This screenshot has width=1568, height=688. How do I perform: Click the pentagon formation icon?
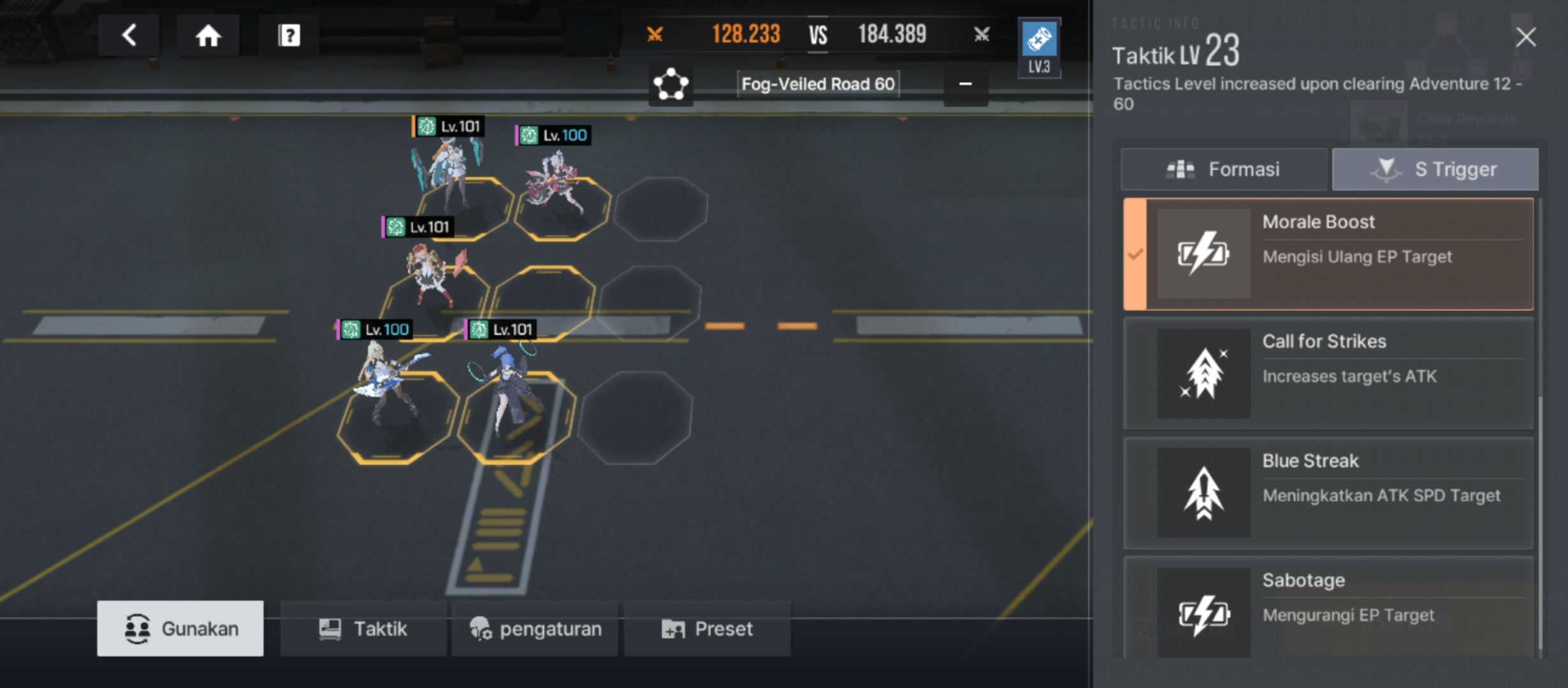coord(671,84)
